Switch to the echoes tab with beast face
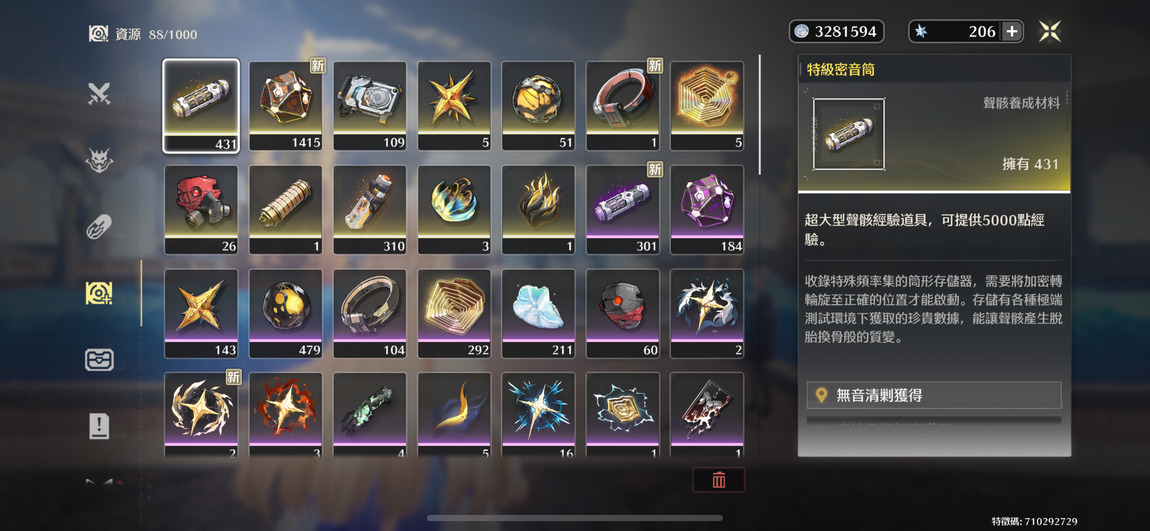Image resolution: width=1150 pixels, height=531 pixels. tap(98, 160)
